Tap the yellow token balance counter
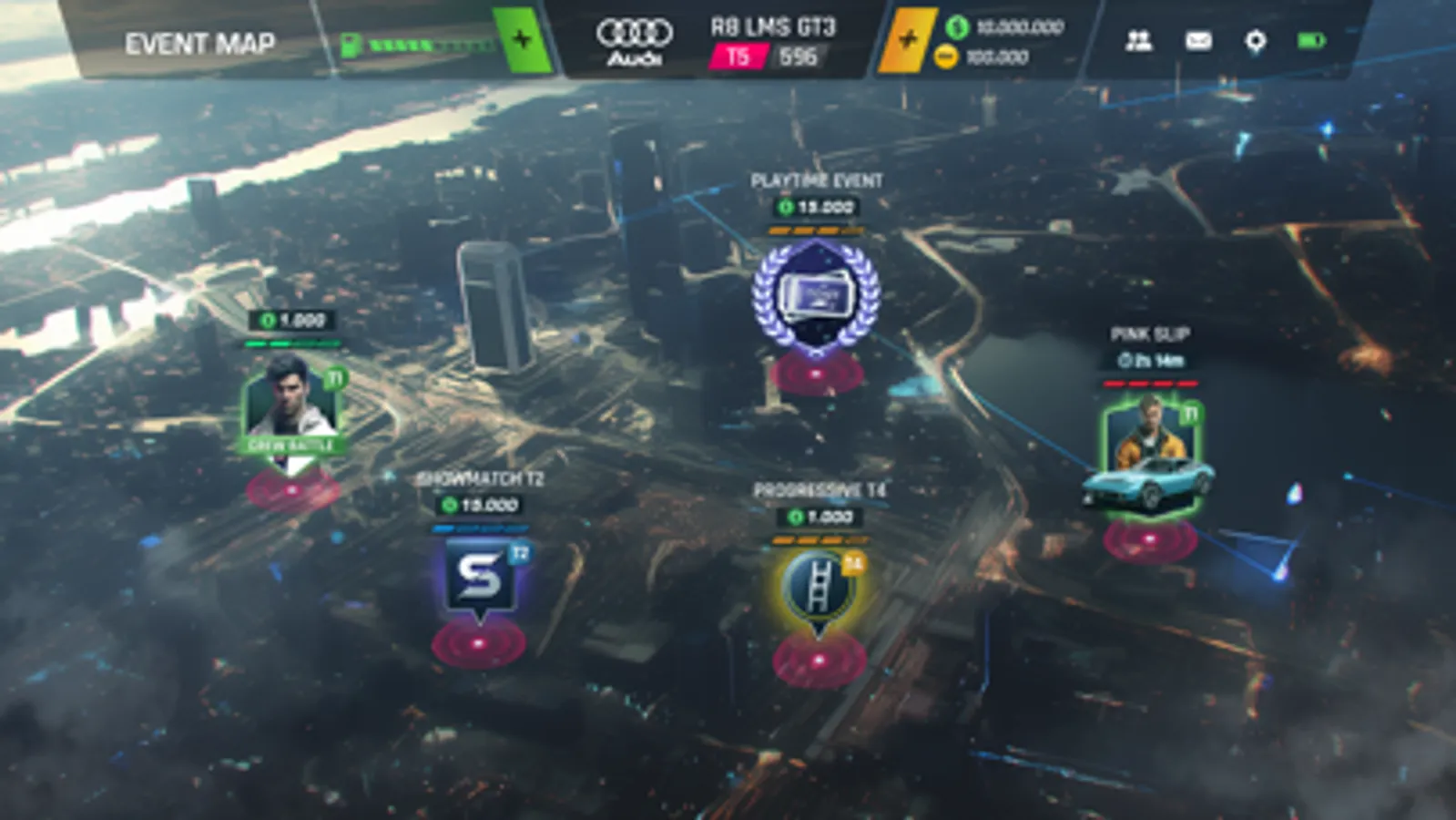 (993, 56)
